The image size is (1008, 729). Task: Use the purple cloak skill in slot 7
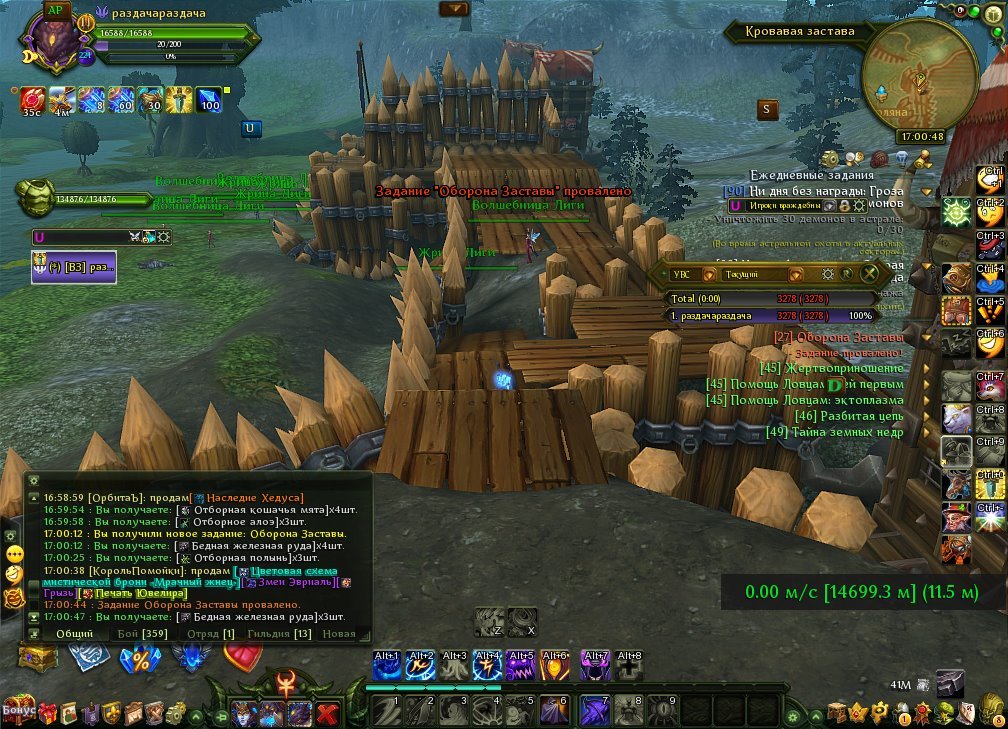(595, 710)
